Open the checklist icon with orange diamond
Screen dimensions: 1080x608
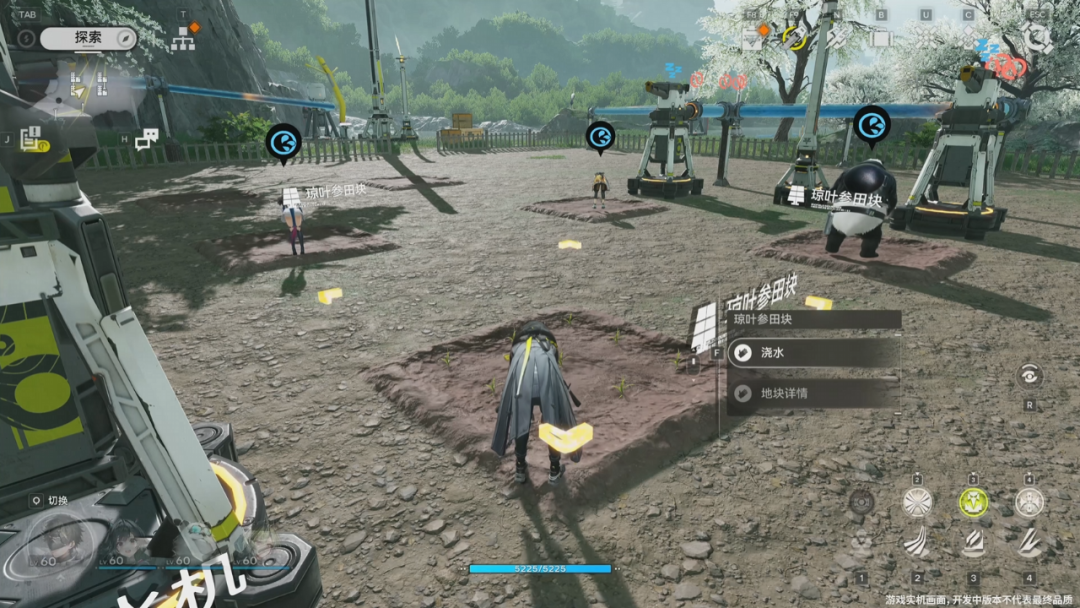(x=753, y=38)
